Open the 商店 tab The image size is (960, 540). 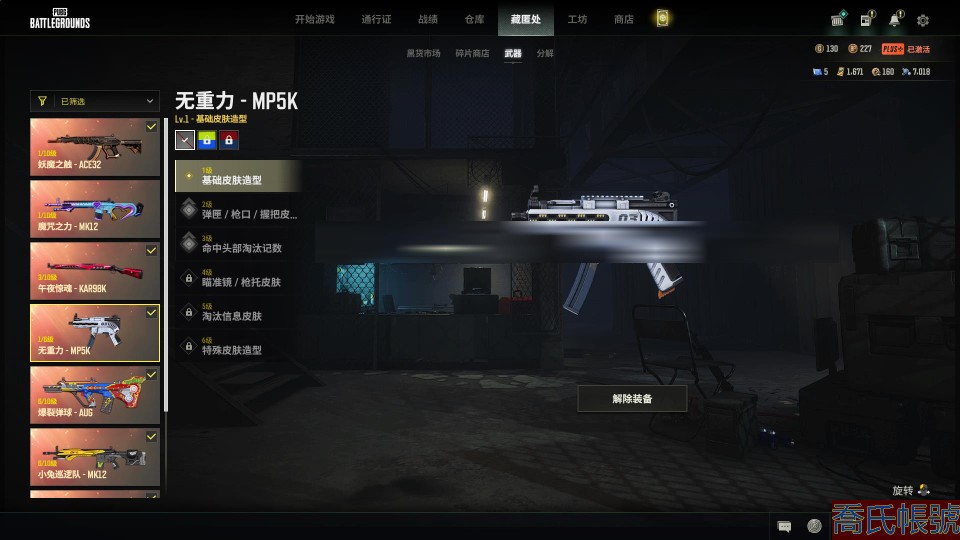pyautogui.click(x=623, y=19)
